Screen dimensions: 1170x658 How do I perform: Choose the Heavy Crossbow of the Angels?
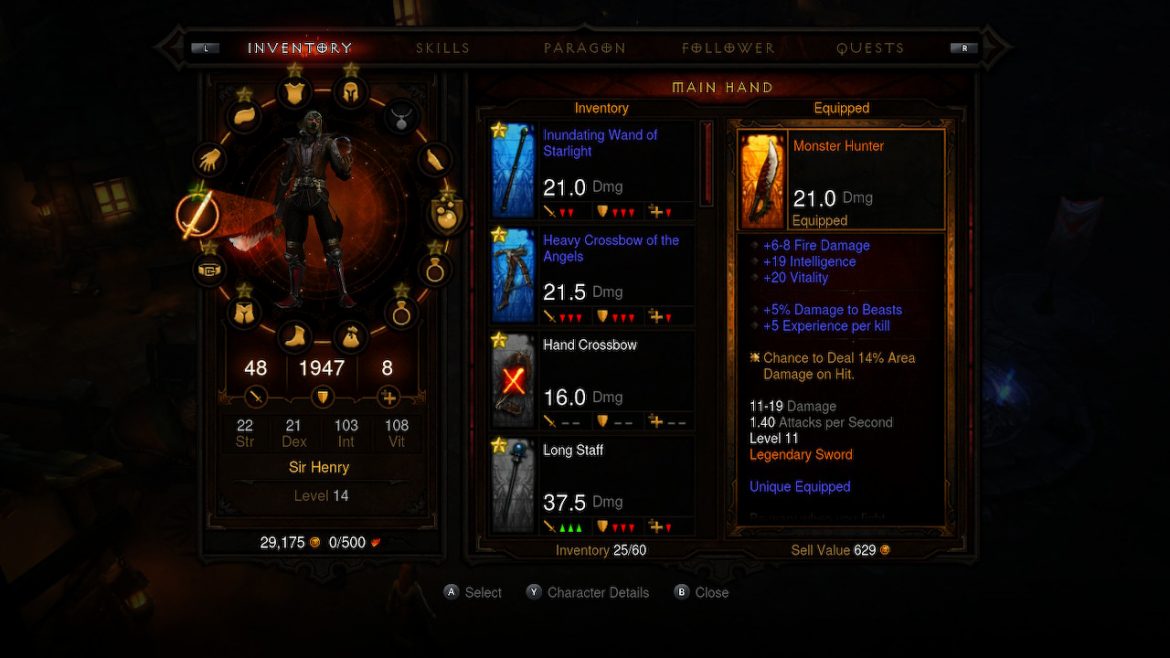[x=592, y=276]
